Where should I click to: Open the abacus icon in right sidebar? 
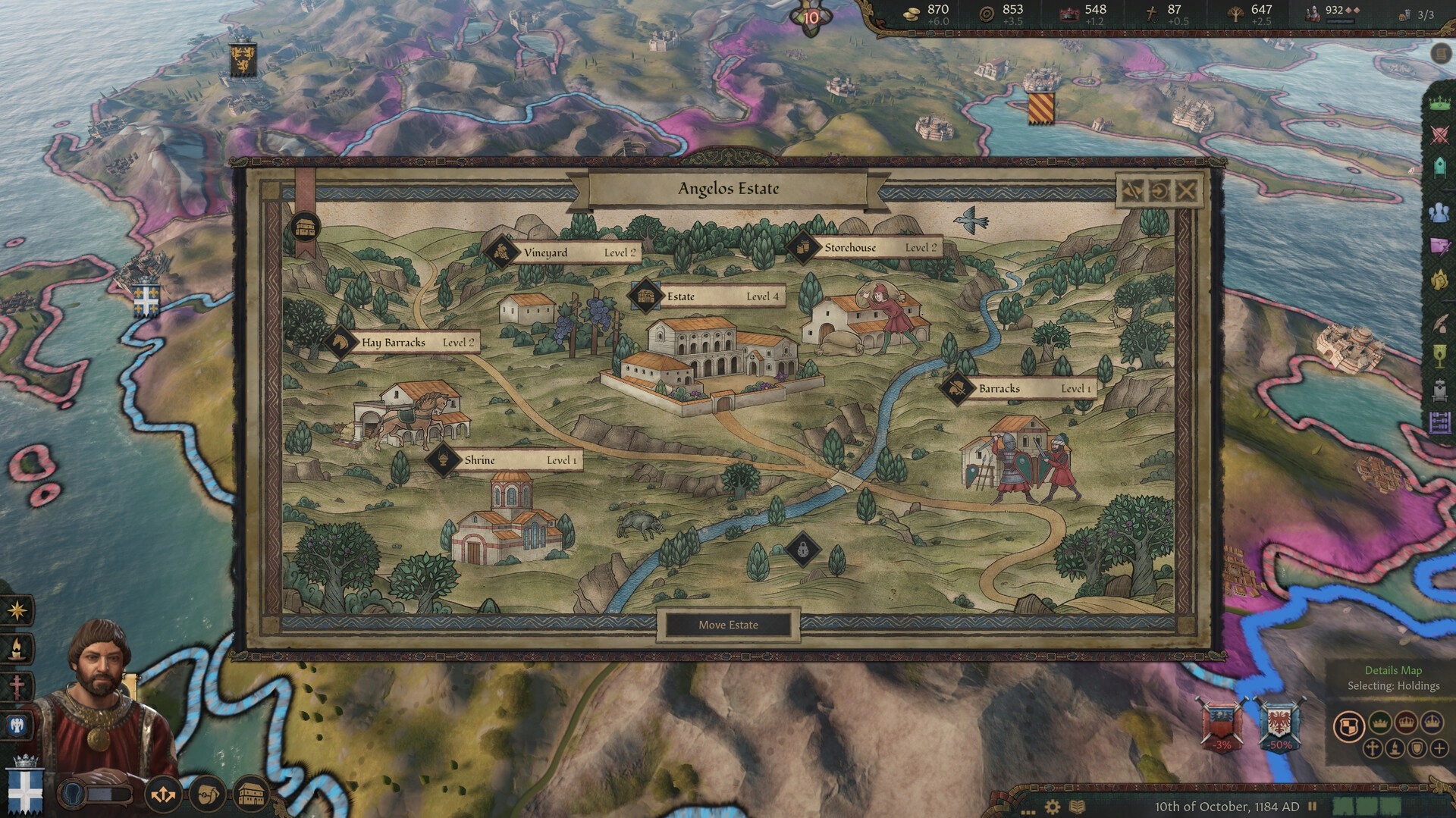1439,423
